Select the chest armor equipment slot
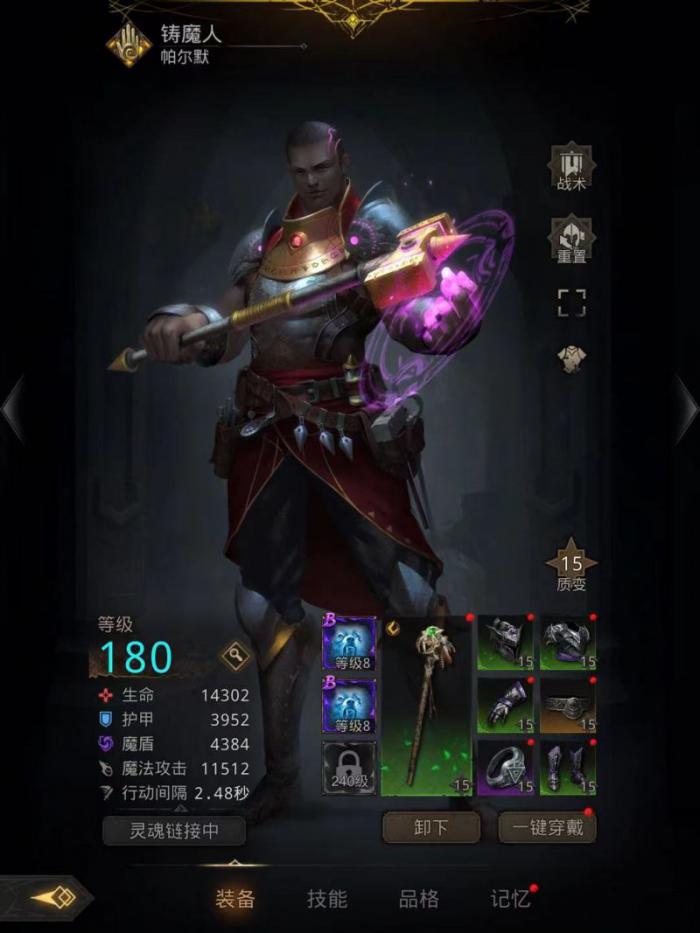 568,642
